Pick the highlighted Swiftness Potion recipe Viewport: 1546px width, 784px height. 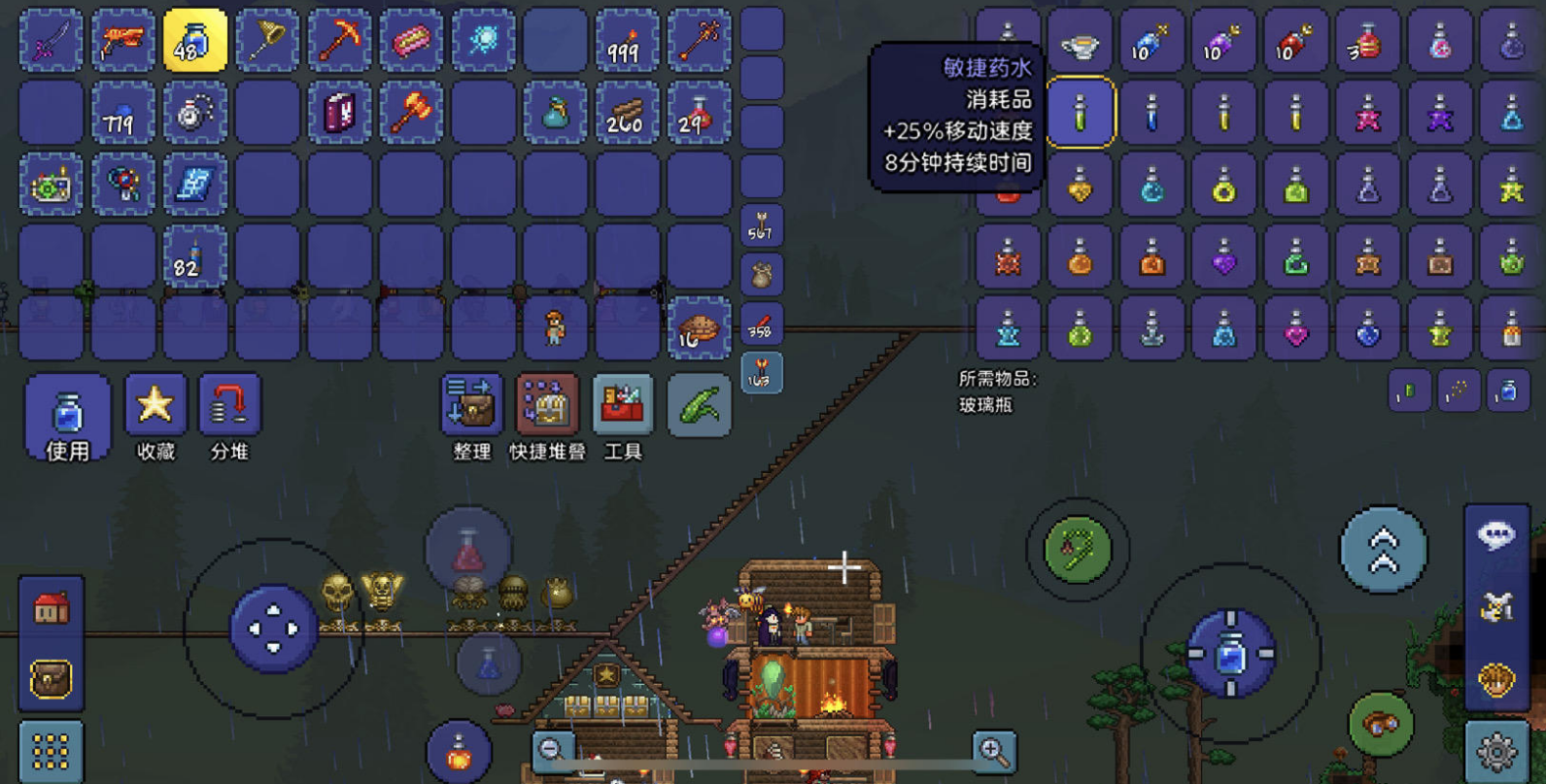click(x=1080, y=113)
